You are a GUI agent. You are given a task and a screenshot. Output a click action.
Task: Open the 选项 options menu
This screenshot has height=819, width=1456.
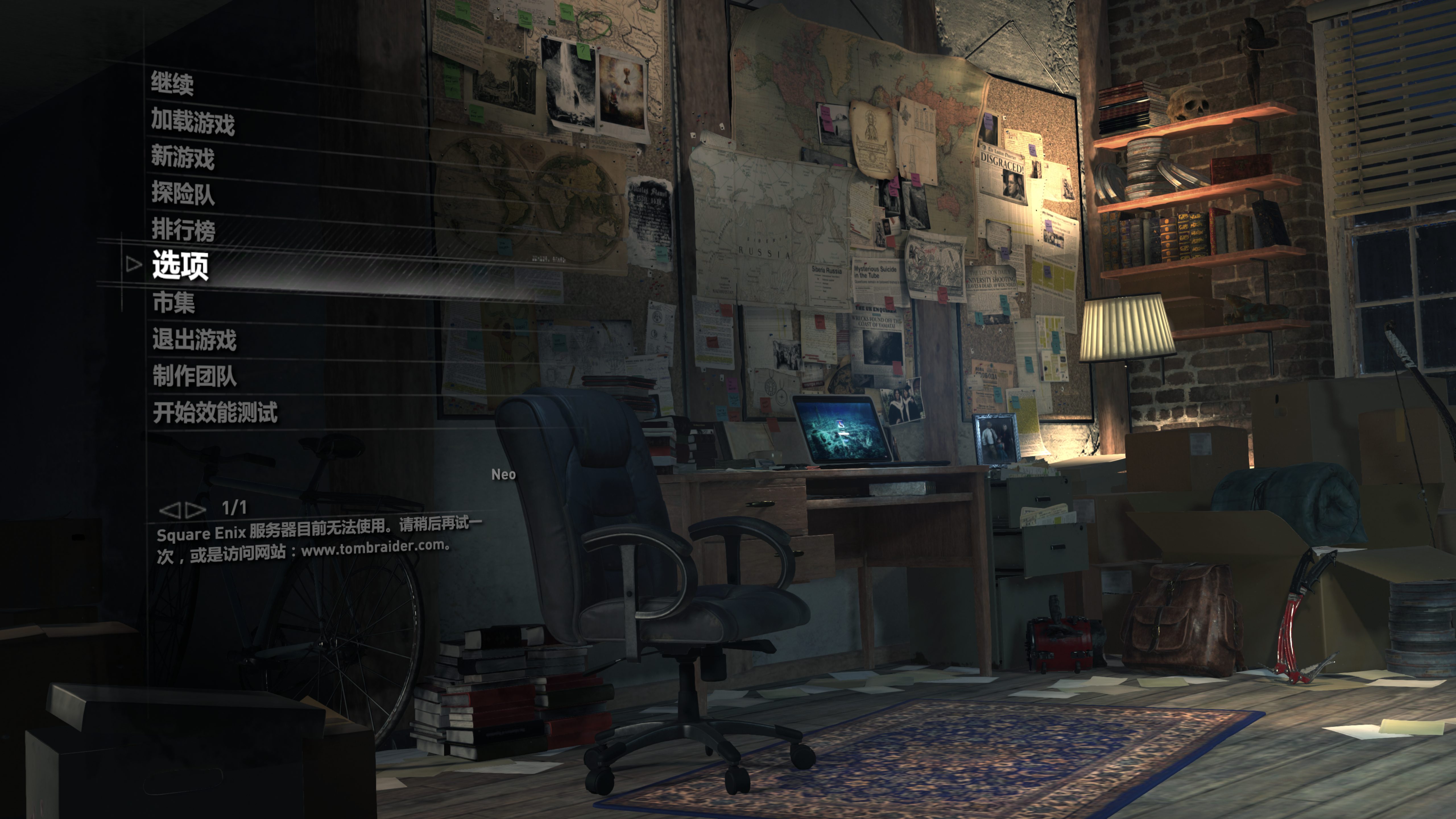click(x=180, y=265)
